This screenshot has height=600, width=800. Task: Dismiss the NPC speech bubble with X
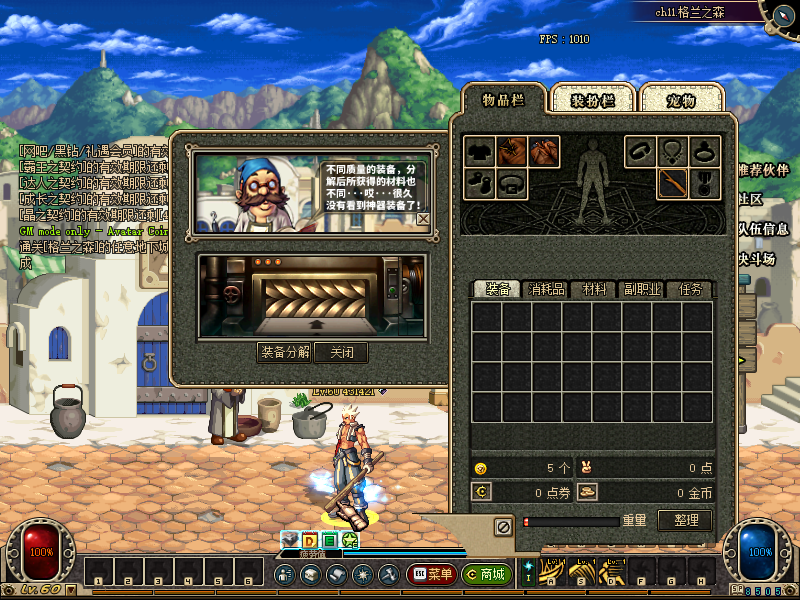423,219
